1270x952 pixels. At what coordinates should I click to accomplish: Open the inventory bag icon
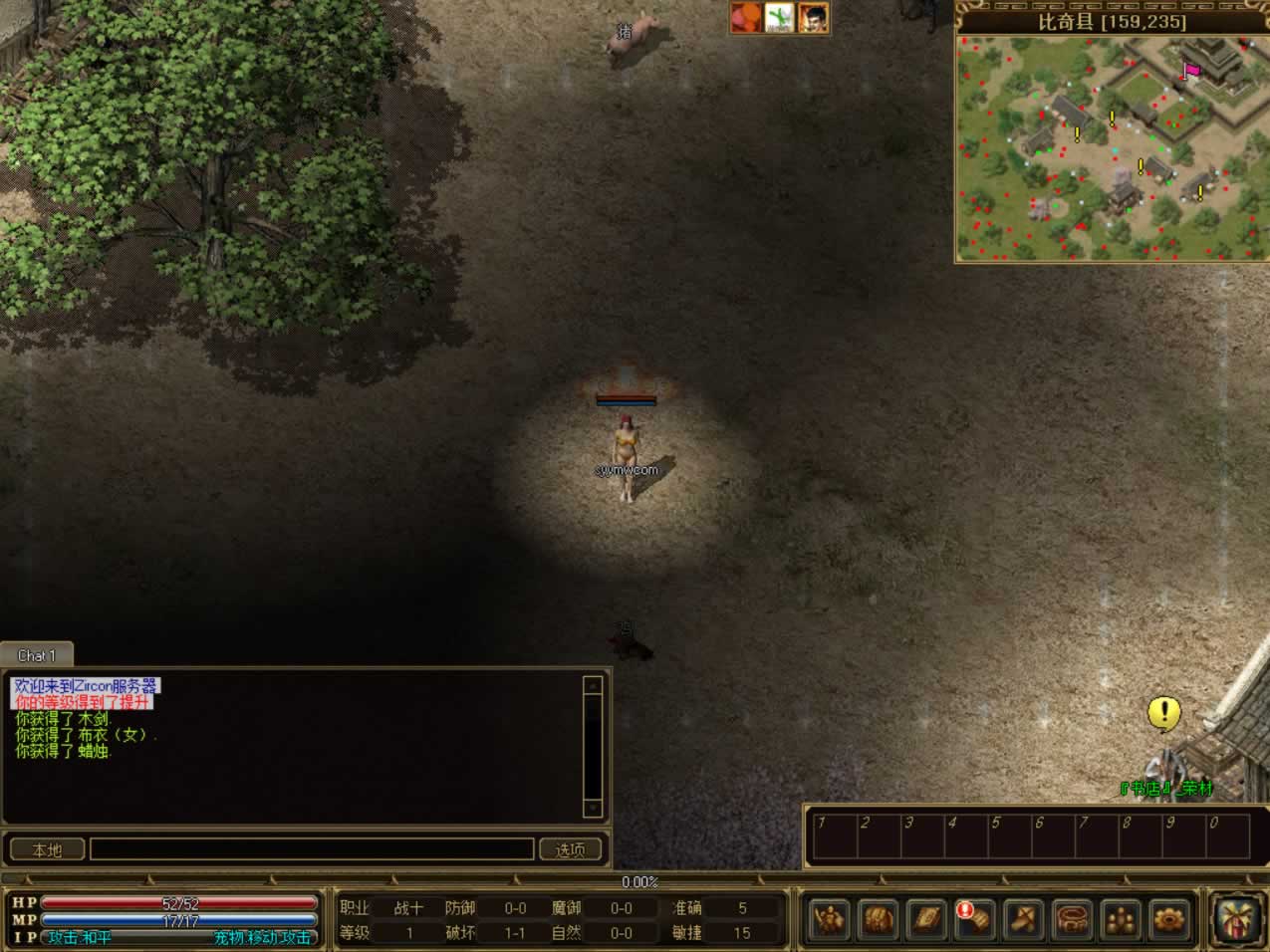878,918
